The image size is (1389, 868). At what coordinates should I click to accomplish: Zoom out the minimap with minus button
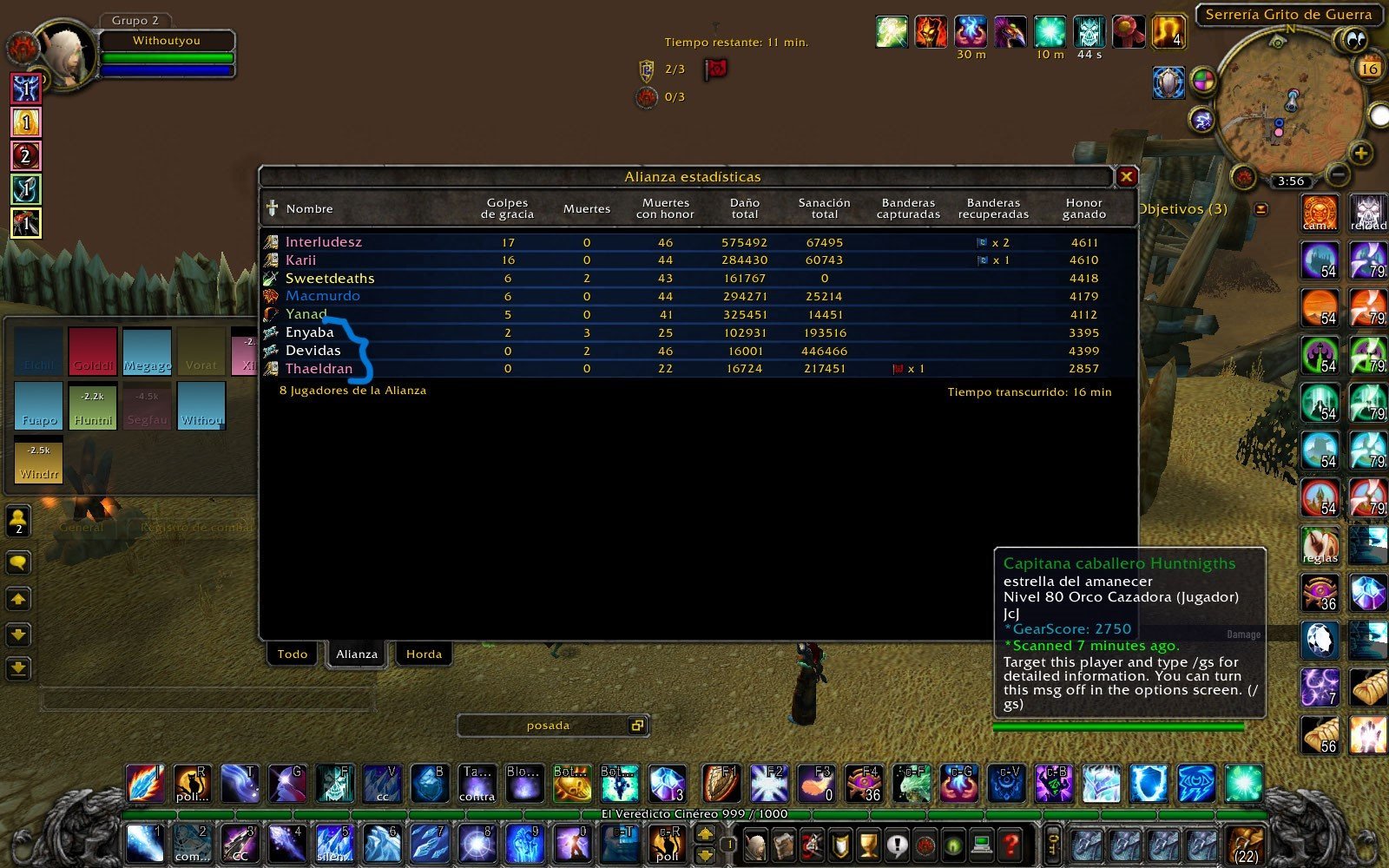(1339, 174)
